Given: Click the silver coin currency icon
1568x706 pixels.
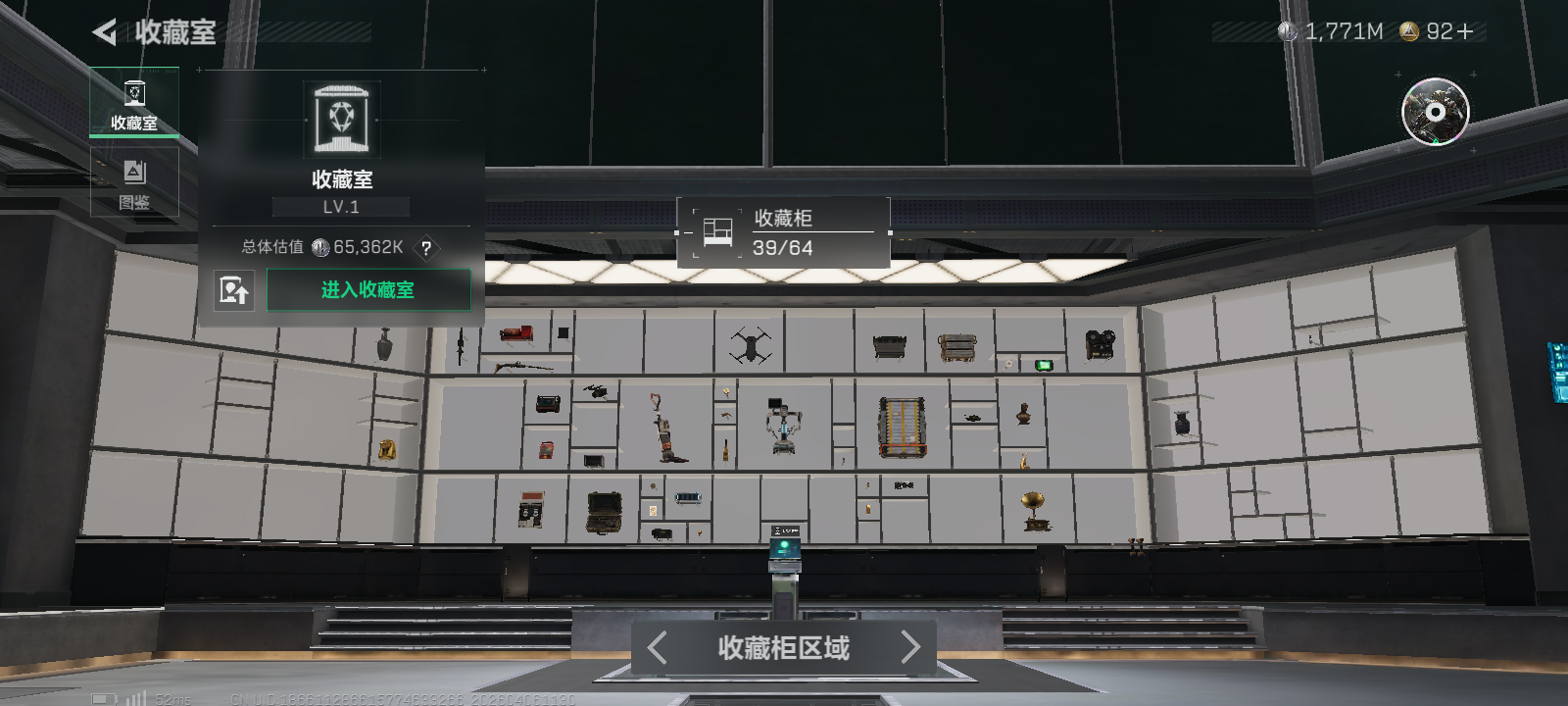Looking at the screenshot, I should point(1287,30).
